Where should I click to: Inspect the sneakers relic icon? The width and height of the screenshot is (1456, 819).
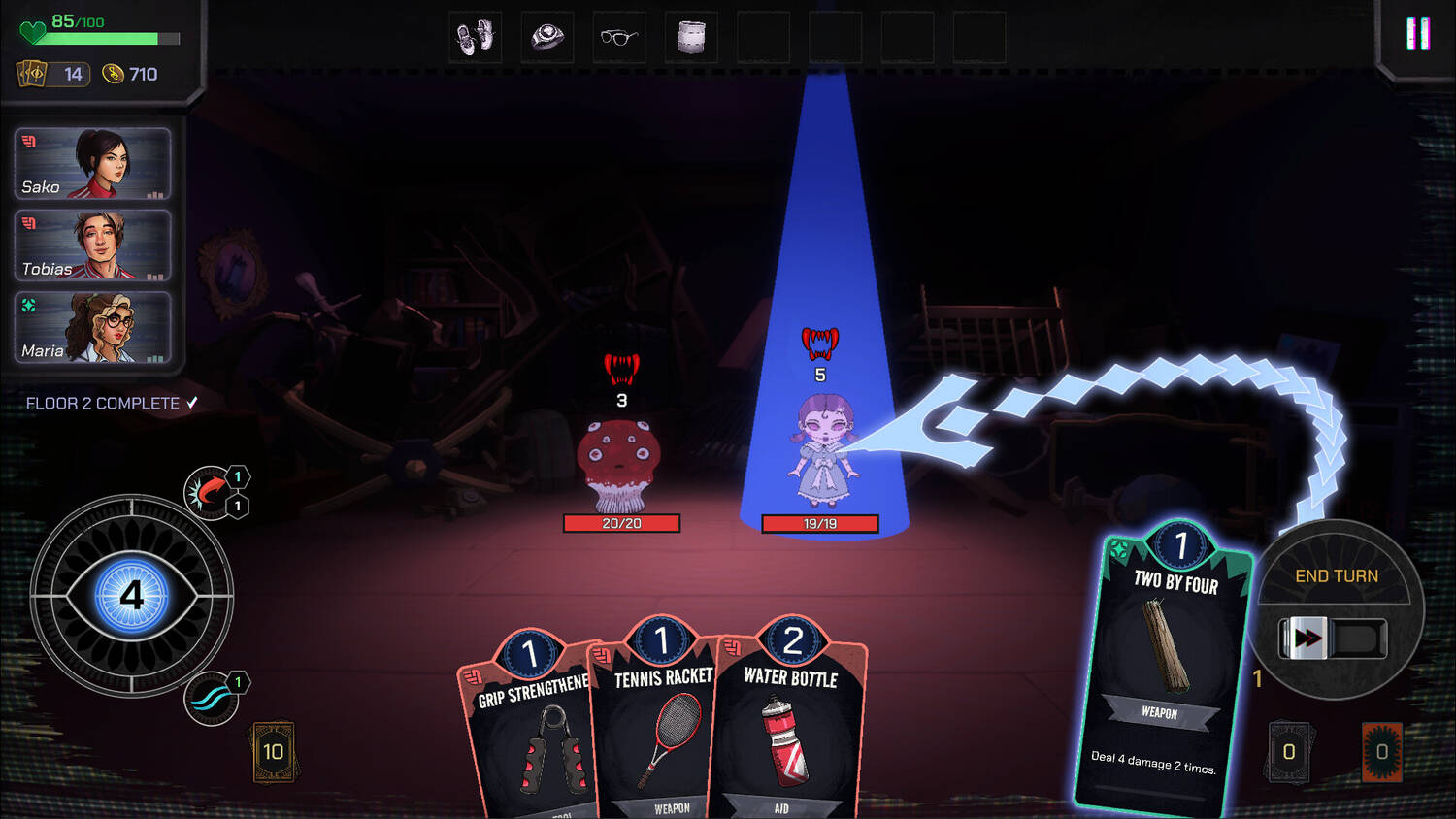[x=476, y=38]
